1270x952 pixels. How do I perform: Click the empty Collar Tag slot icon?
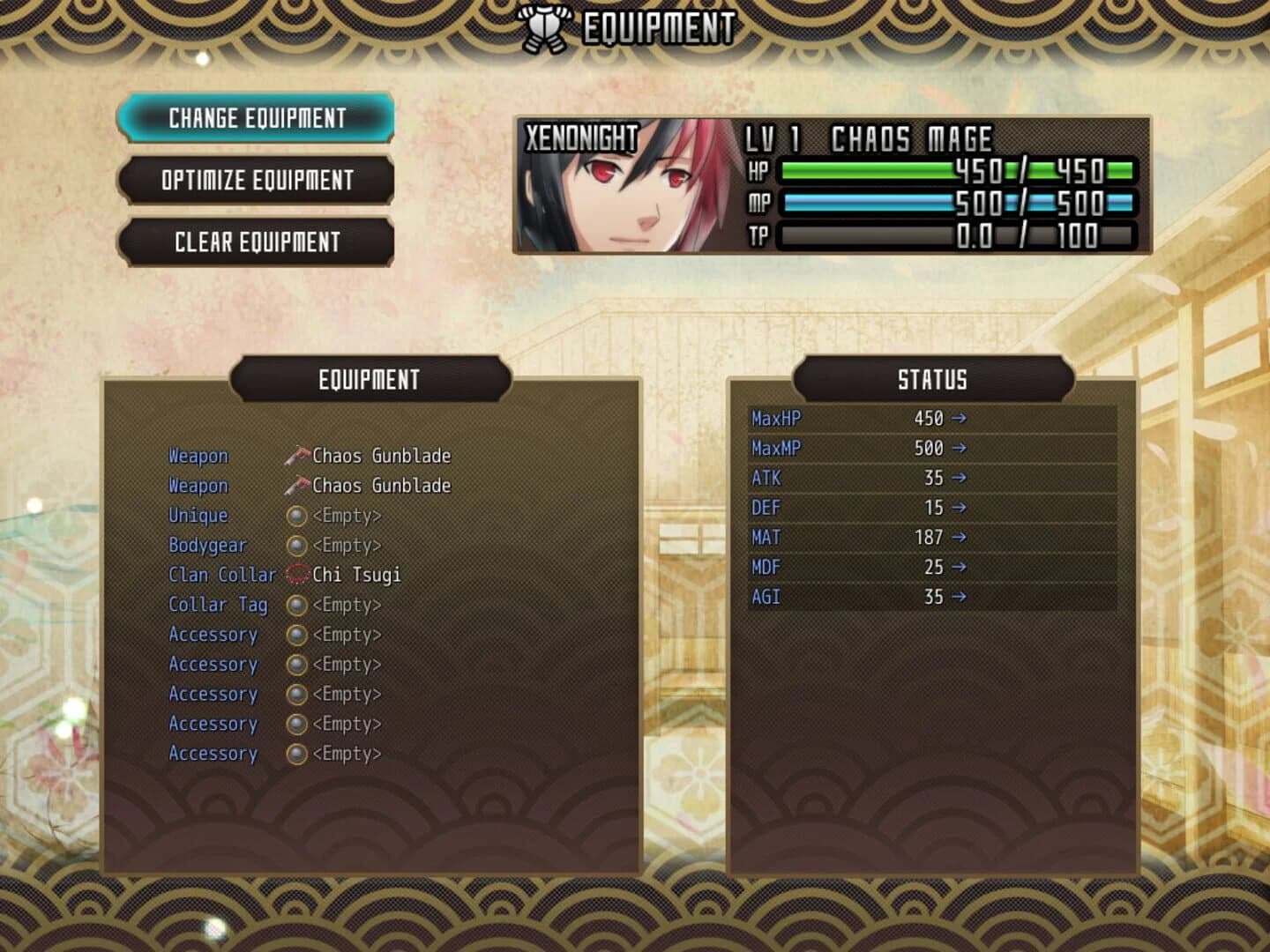tap(295, 605)
